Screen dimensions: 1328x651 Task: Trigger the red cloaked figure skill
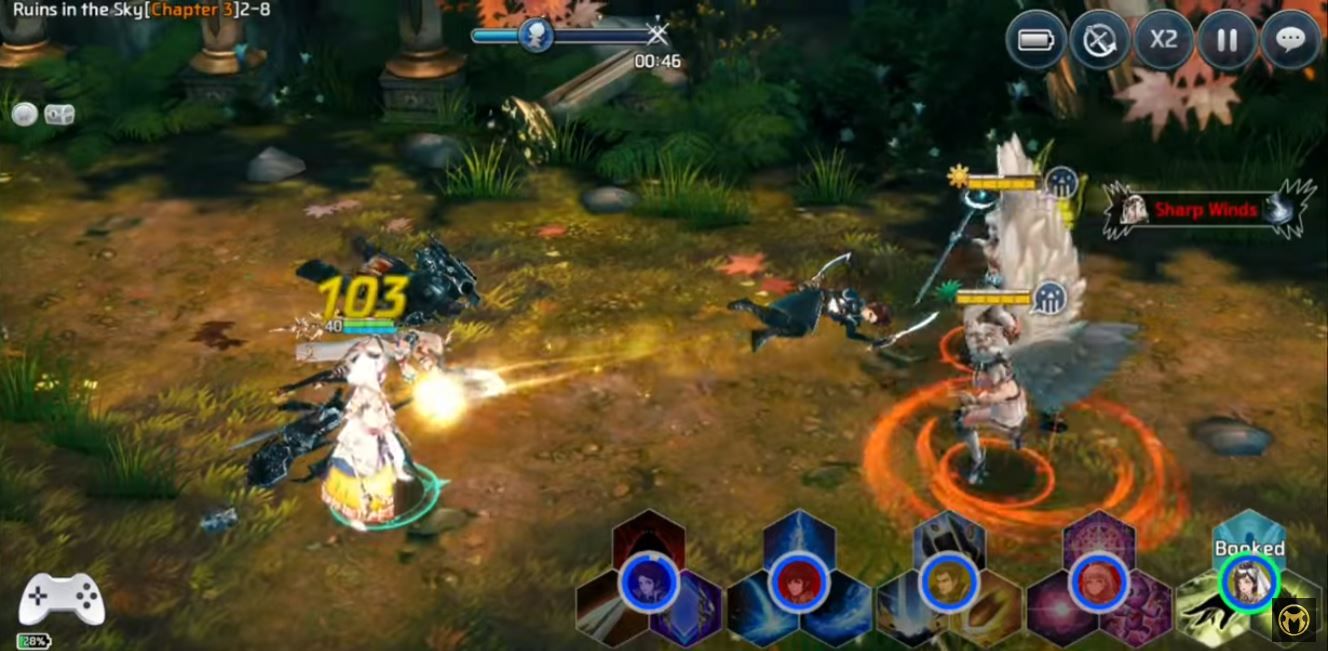pos(649,537)
